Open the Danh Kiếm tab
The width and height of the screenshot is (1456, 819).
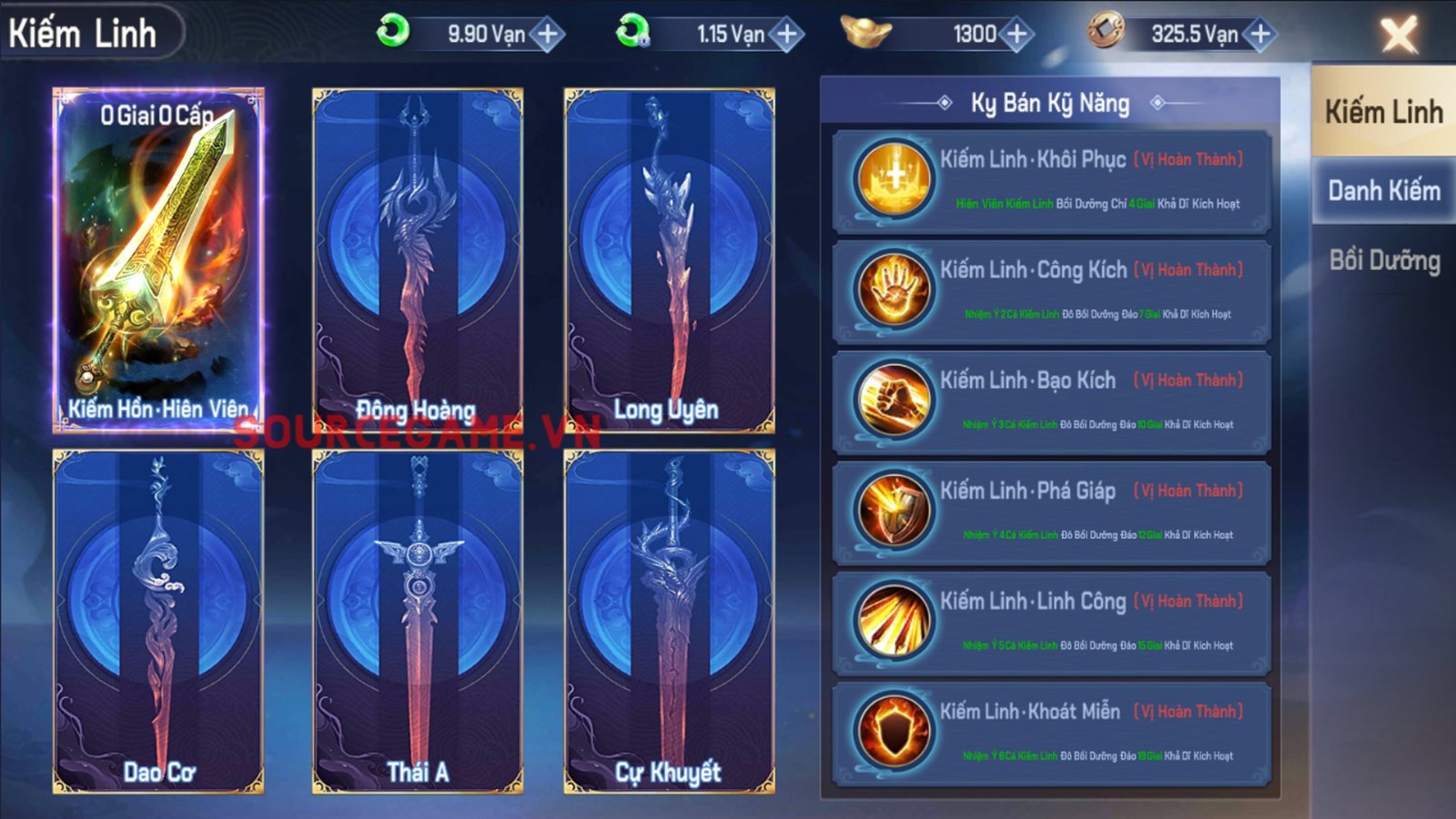pyautogui.click(x=1383, y=191)
